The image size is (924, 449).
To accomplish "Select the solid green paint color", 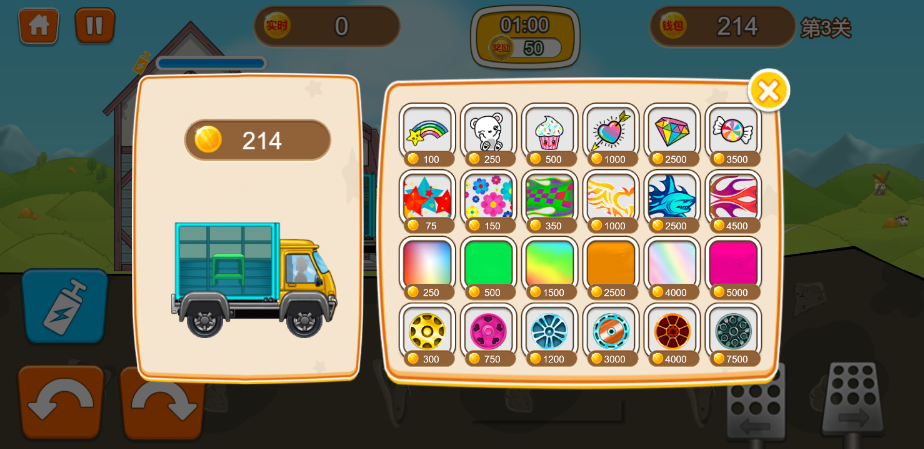I will [x=489, y=264].
